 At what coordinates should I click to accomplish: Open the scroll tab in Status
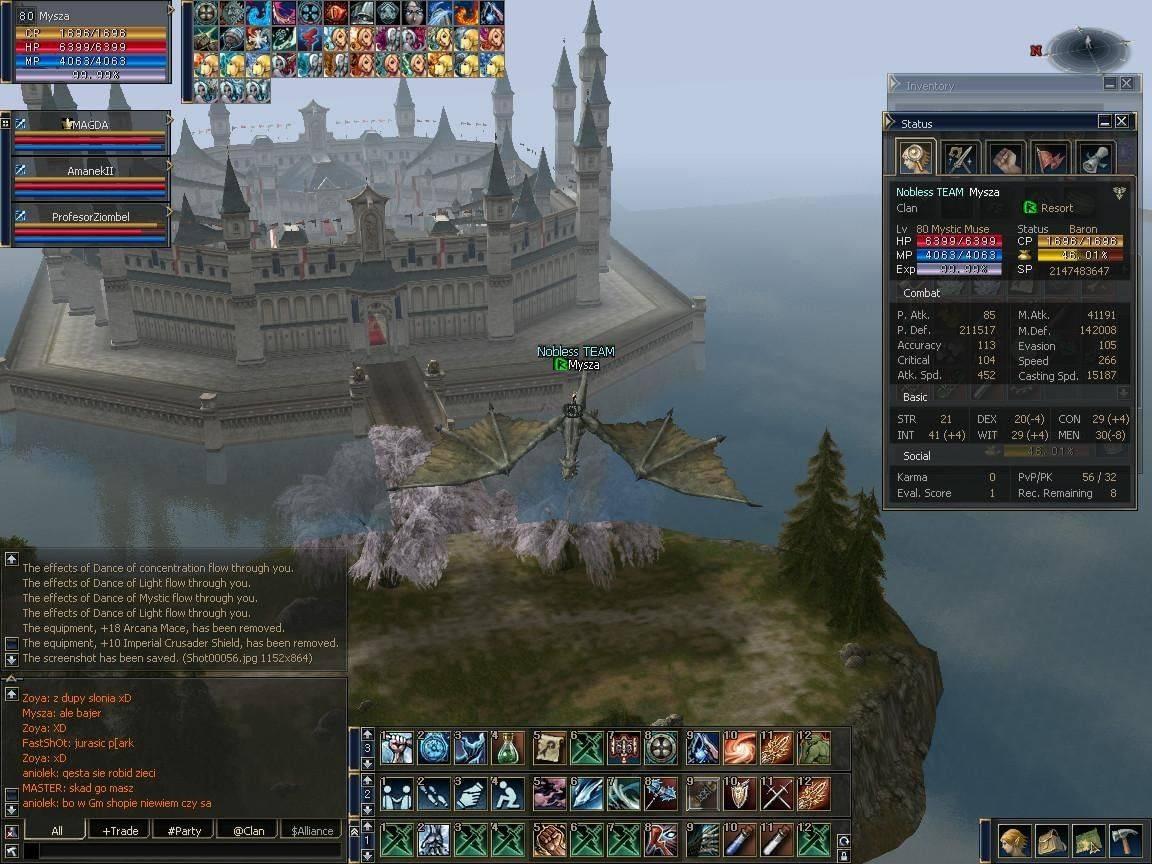(x=1095, y=158)
